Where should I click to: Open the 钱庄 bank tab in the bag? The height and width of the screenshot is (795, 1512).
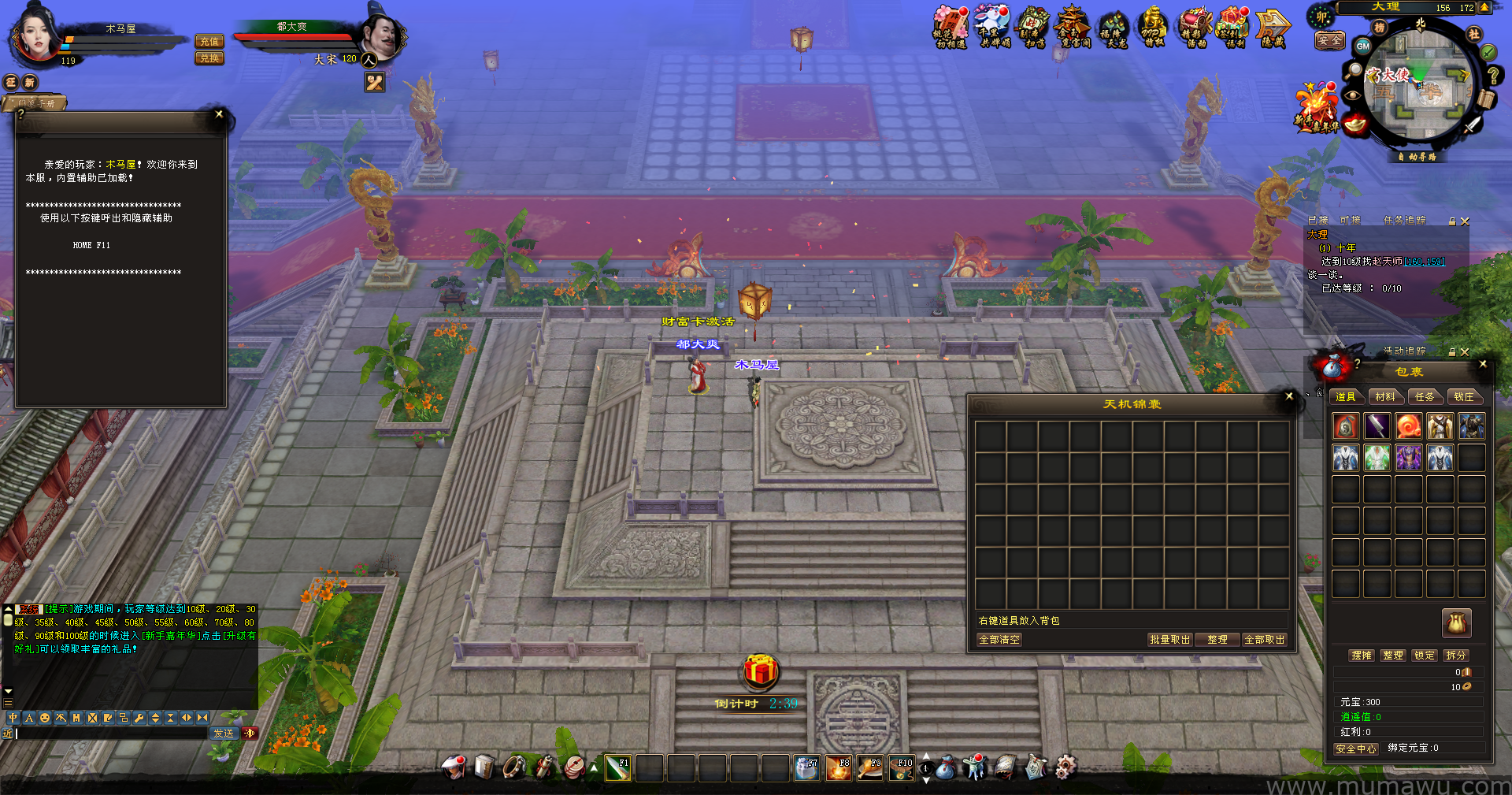1464,397
